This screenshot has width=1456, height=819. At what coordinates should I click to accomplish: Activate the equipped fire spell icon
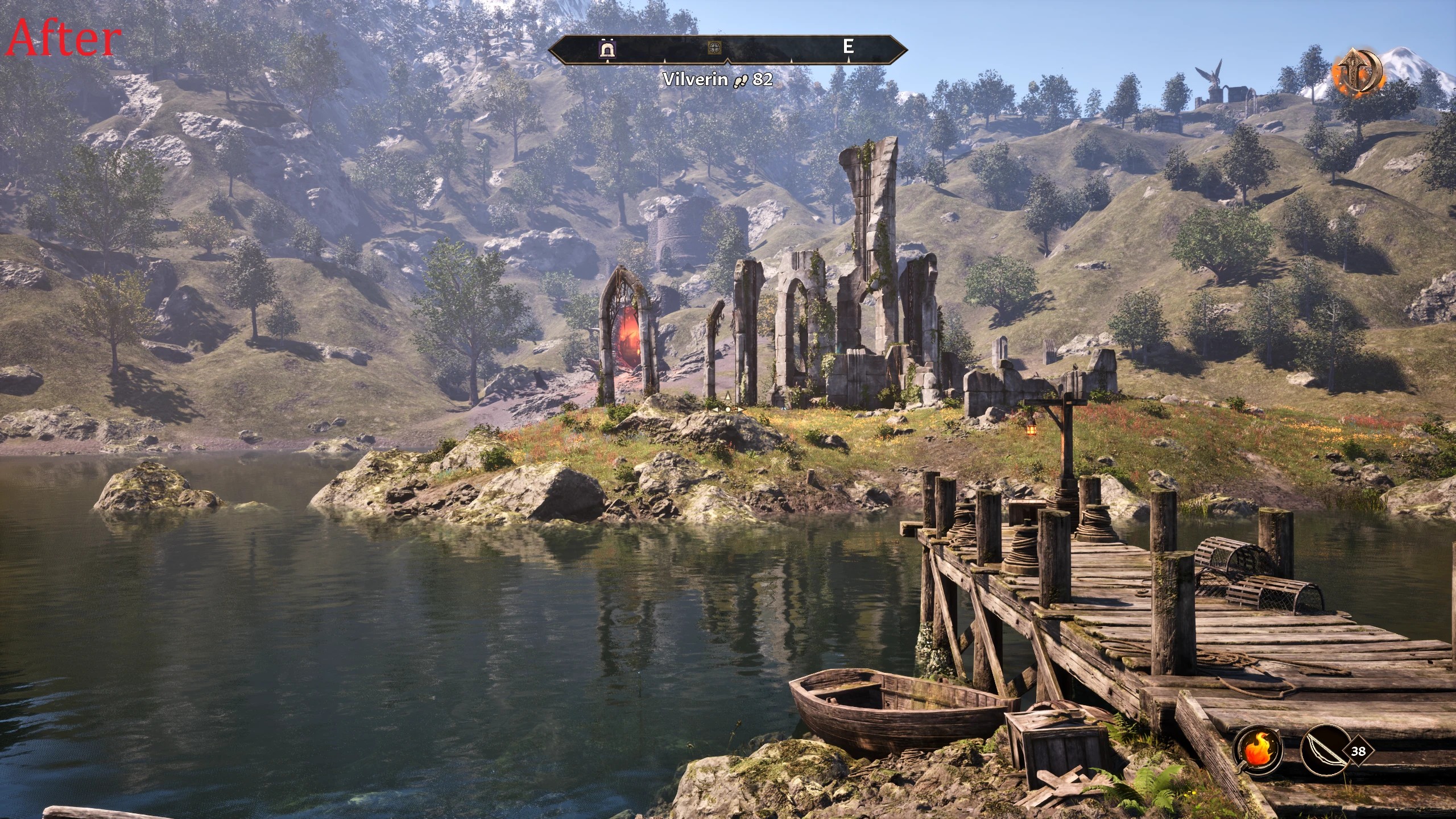(1256, 751)
